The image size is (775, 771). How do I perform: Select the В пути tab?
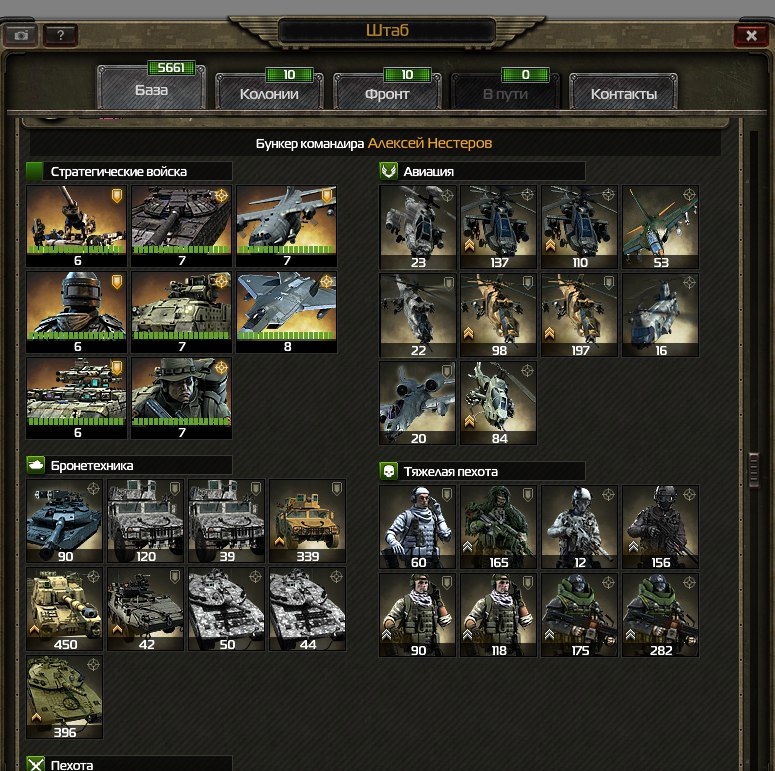505,94
